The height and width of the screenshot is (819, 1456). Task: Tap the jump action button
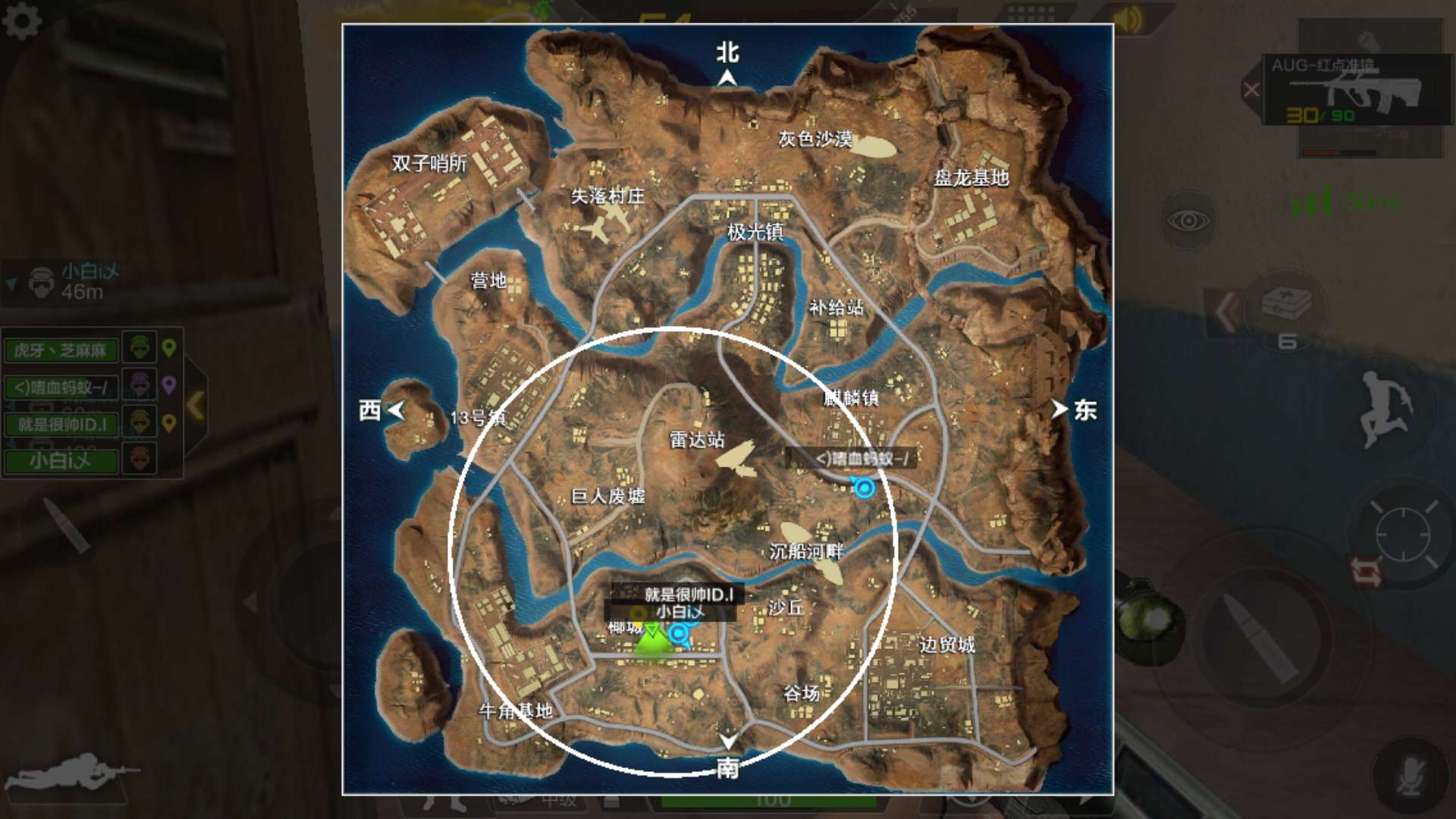click(1384, 409)
